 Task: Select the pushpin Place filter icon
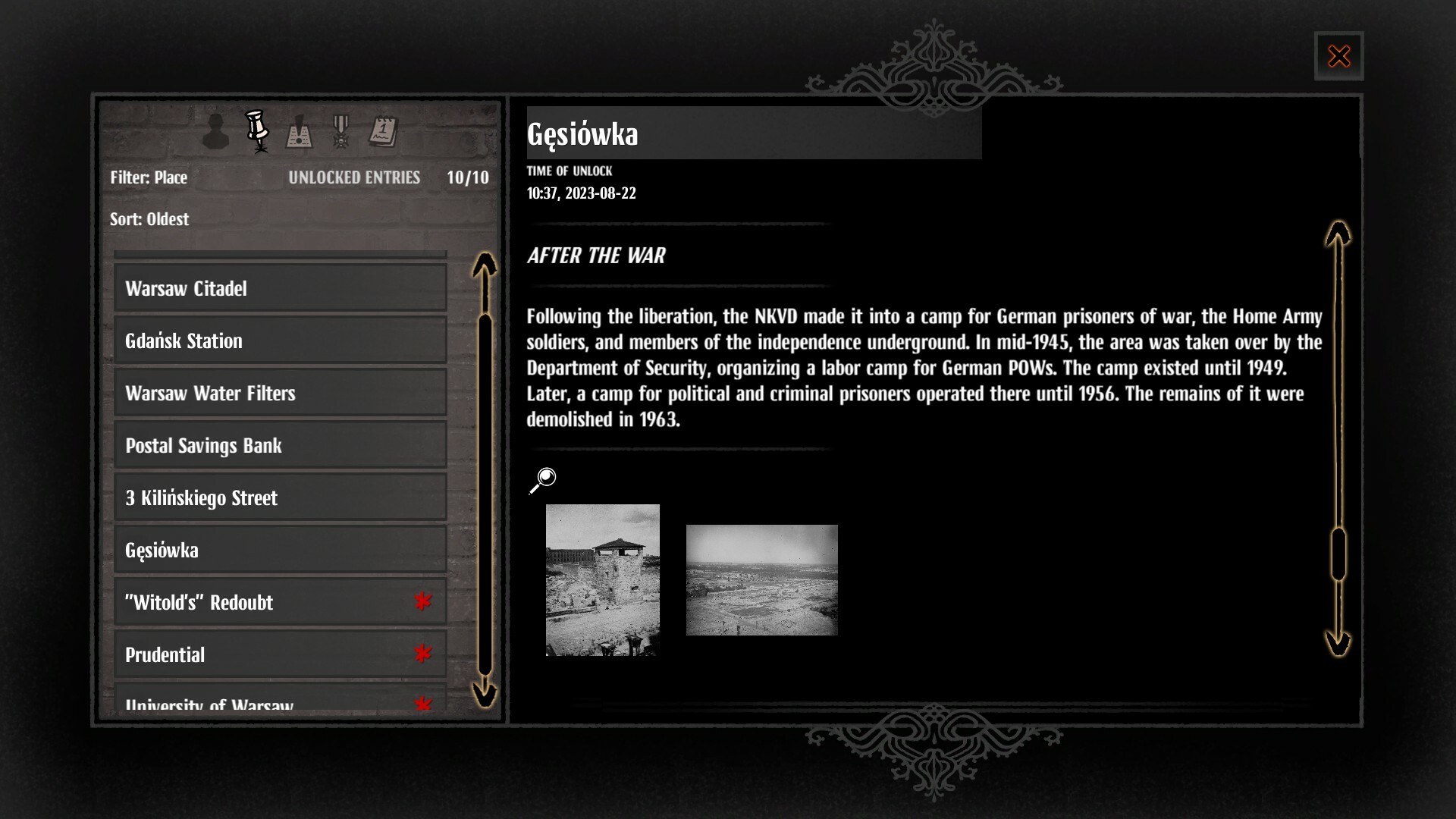[x=257, y=130]
